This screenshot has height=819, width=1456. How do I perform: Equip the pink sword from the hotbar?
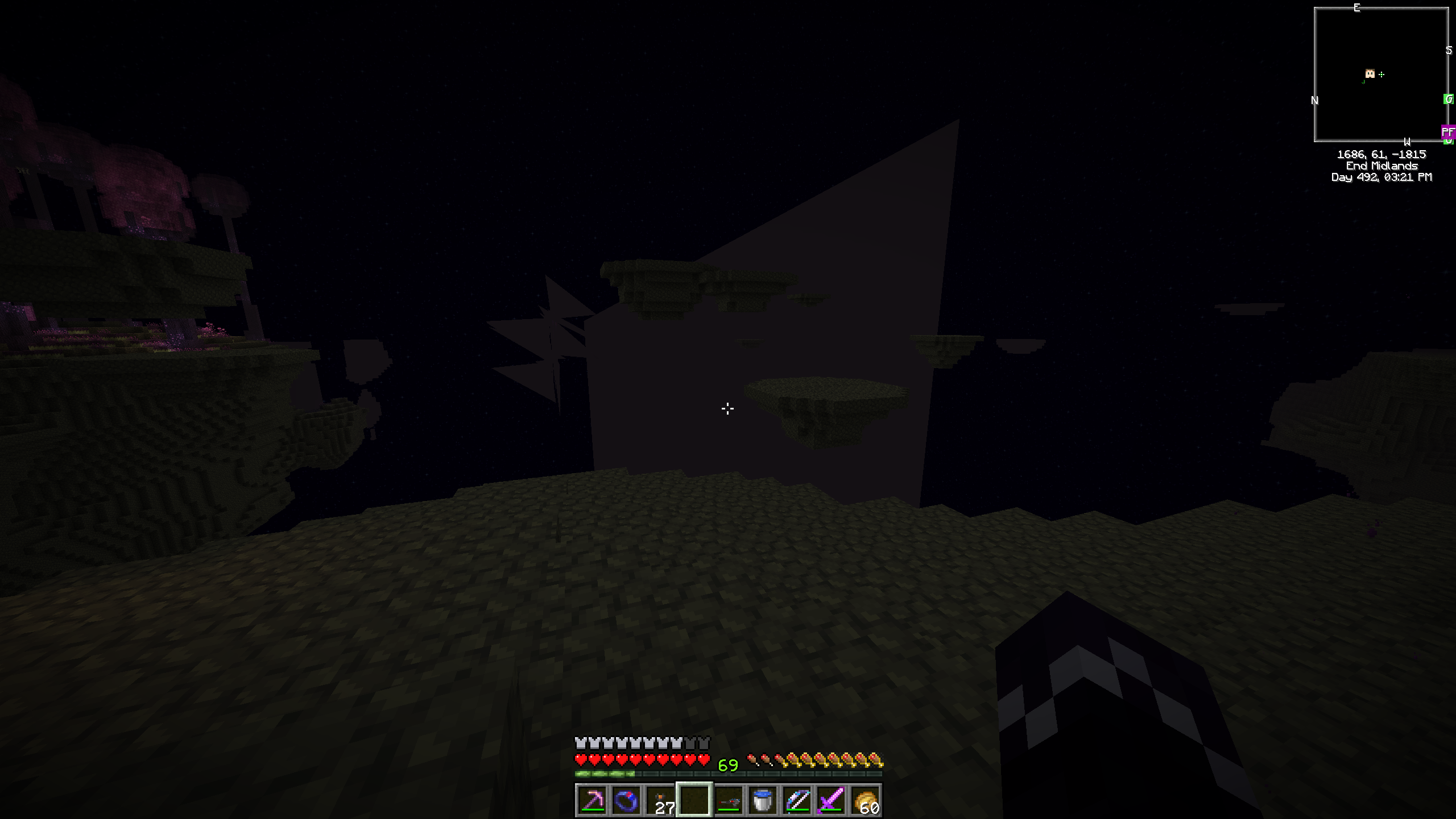point(831,800)
